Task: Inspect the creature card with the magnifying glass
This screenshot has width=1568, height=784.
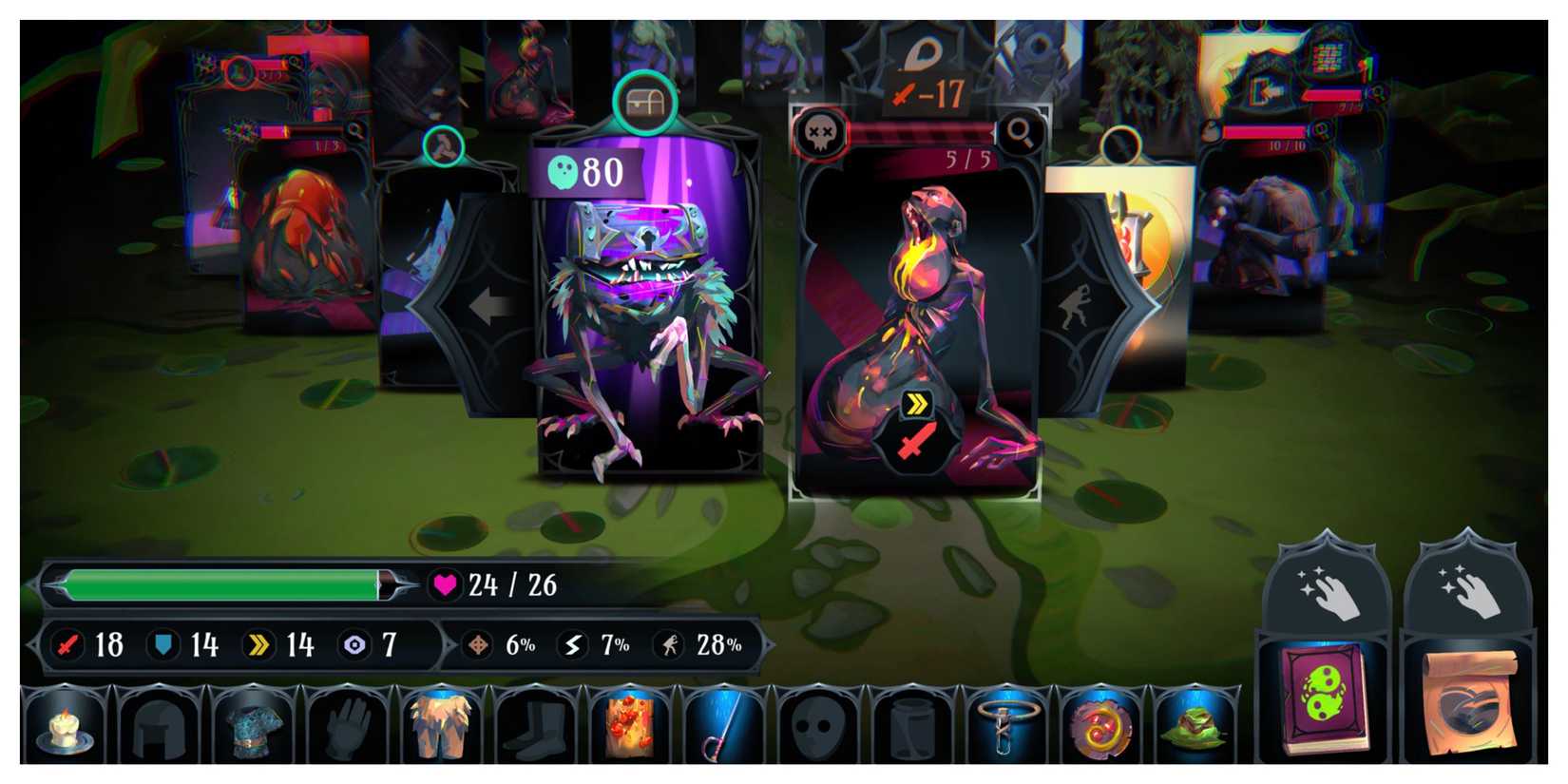Action: tap(1021, 133)
